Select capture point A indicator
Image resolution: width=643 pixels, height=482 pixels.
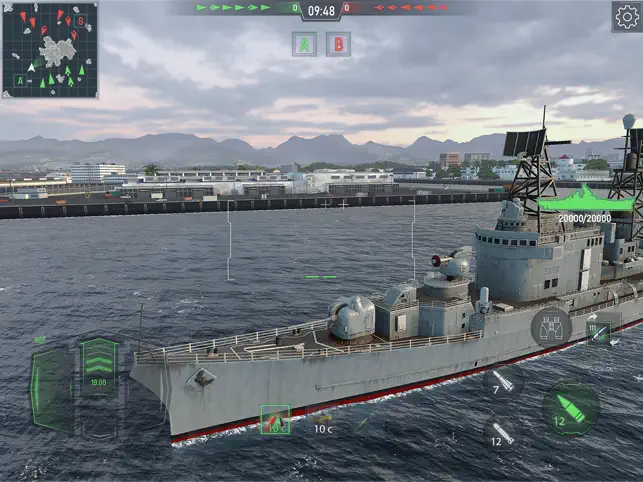tap(304, 44)
